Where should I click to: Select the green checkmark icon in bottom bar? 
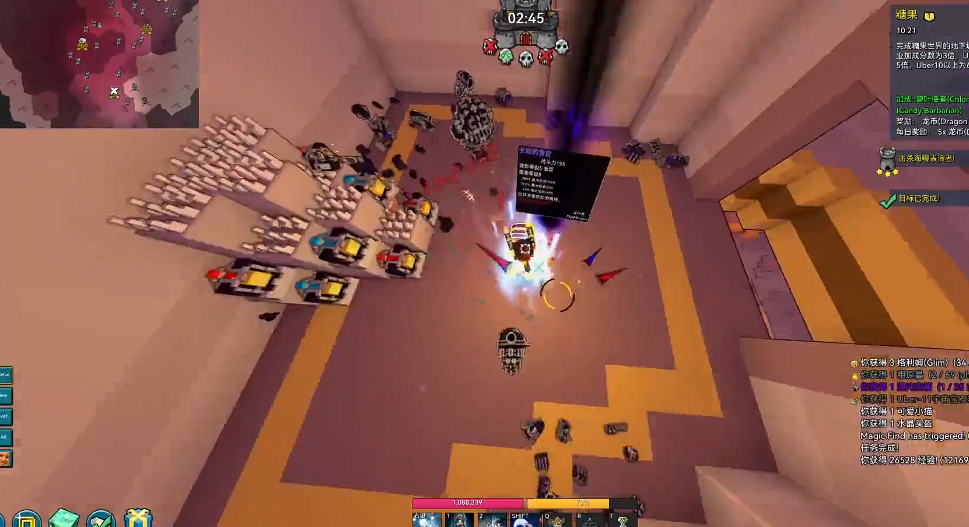tap(101, 519)
